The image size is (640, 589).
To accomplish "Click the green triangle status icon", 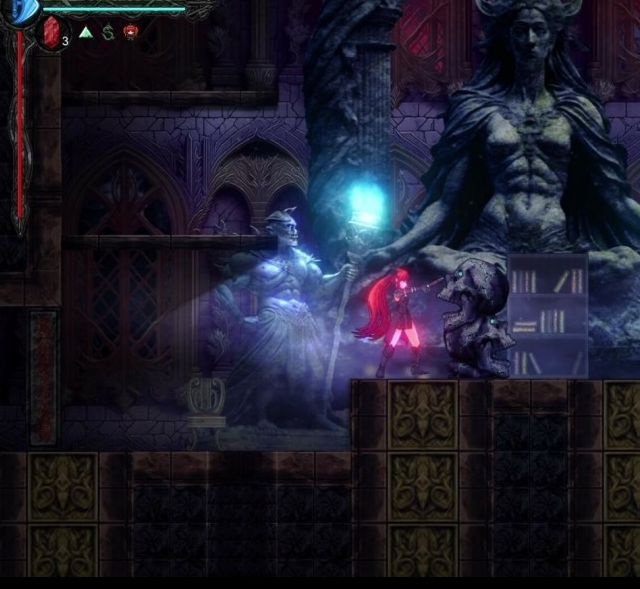I will pyautogui.click(x=86, y=32).
